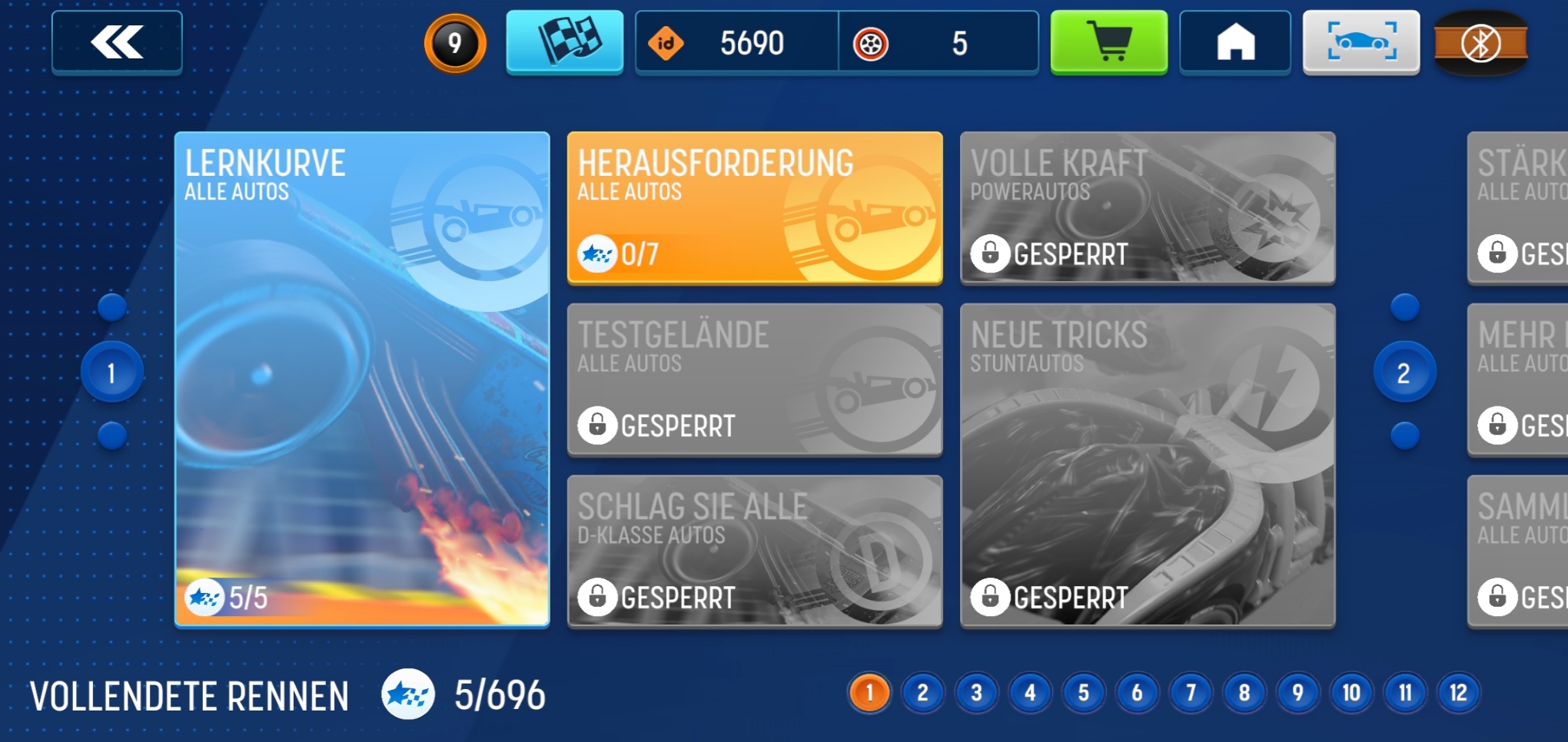Show page 3 of race series
The image size is (1568, 742).
pos(976,693)
